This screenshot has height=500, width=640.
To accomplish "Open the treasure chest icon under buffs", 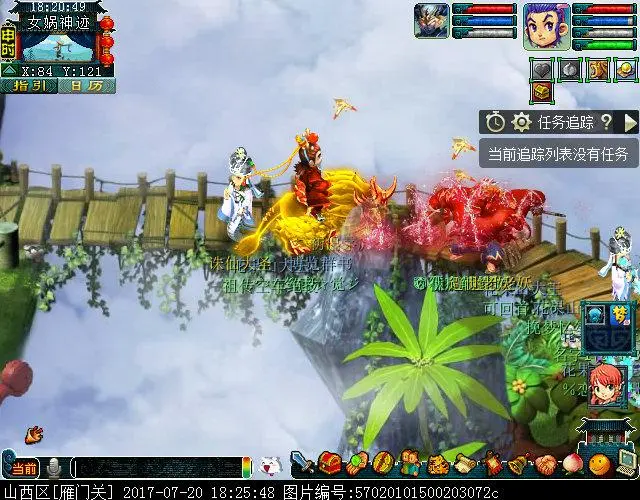I will click(x=541, y=92).
